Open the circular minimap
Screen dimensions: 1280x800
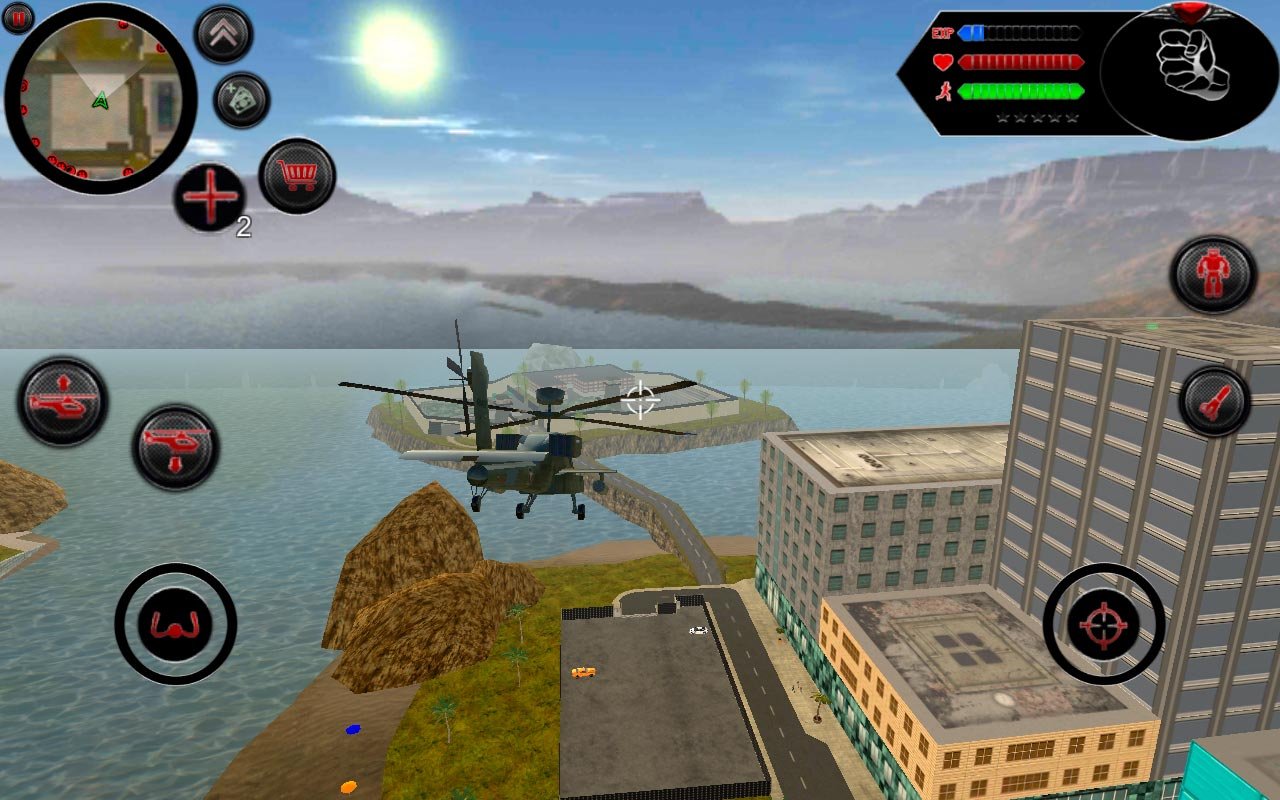pos(100,98)
